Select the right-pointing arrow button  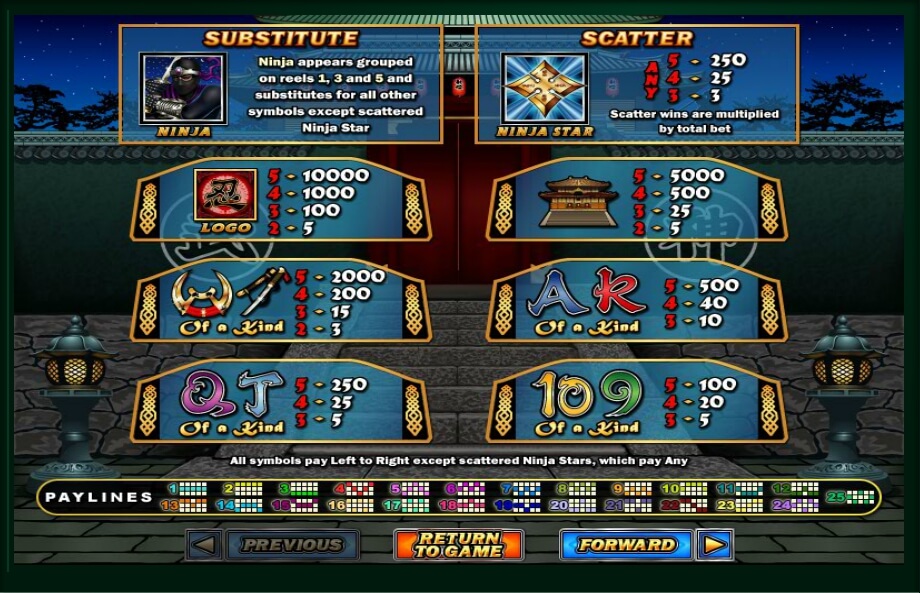click(x=714, y=545)
